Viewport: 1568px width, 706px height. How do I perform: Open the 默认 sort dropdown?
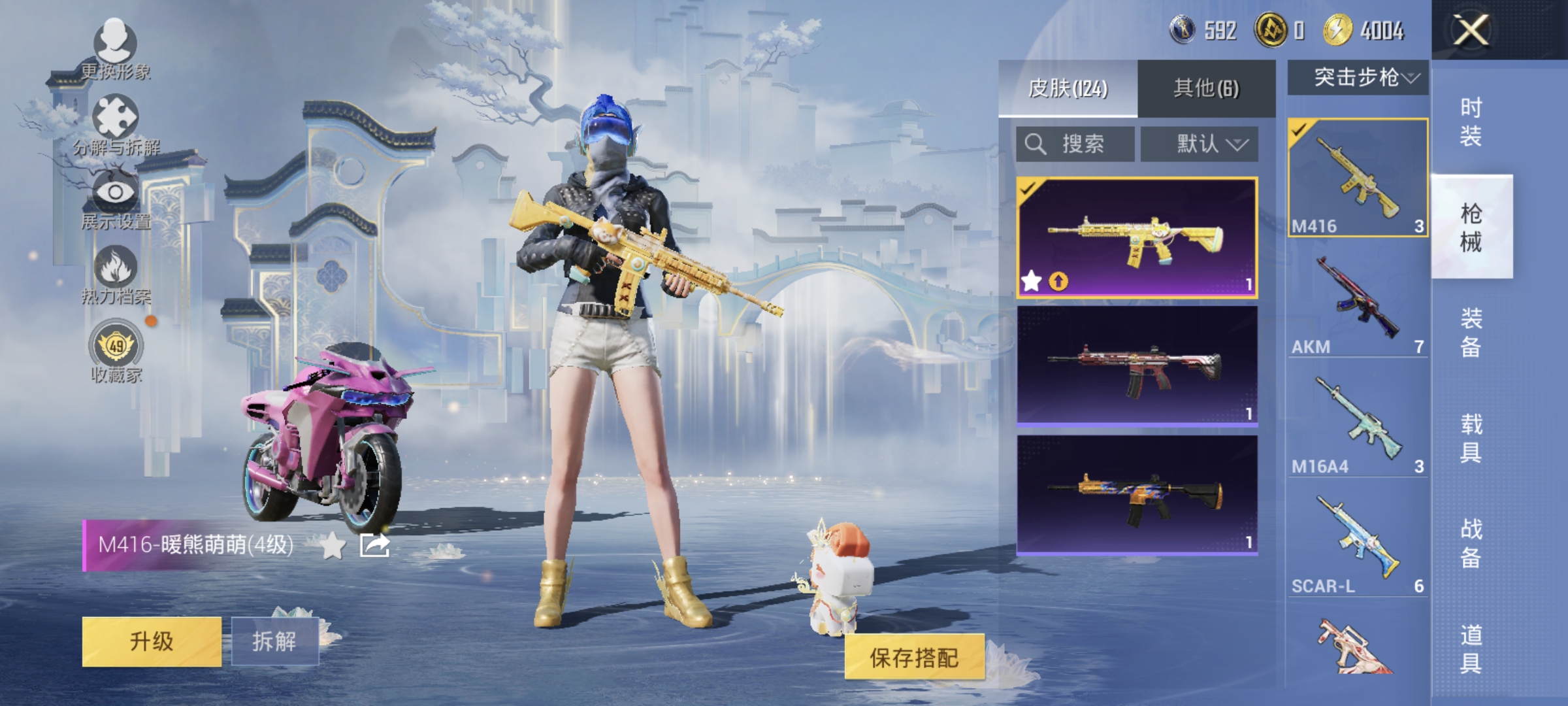click(x=1200, y=144)
